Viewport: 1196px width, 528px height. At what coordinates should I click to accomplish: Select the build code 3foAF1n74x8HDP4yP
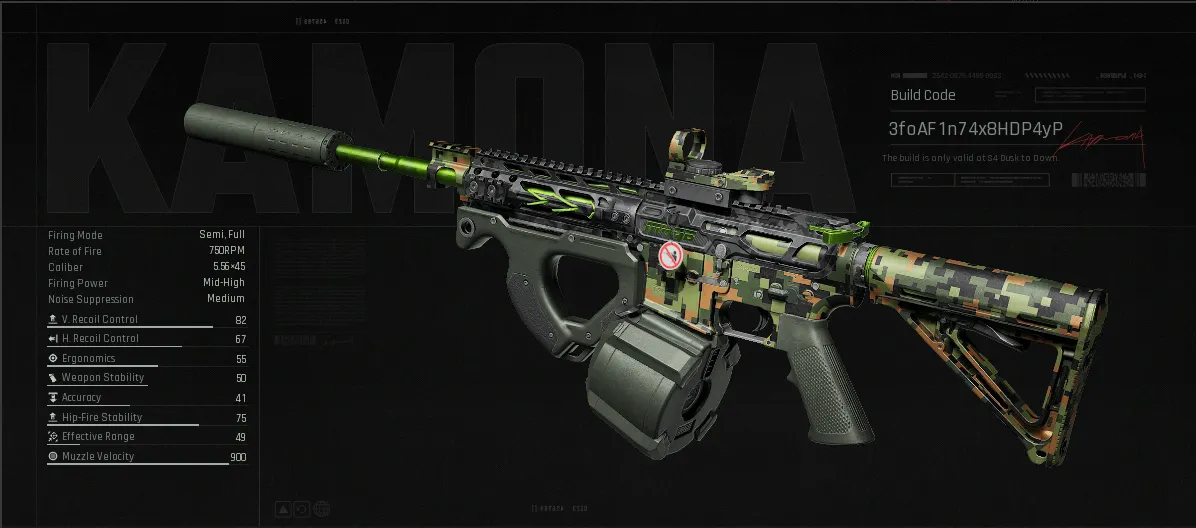[x=975, y=129]
